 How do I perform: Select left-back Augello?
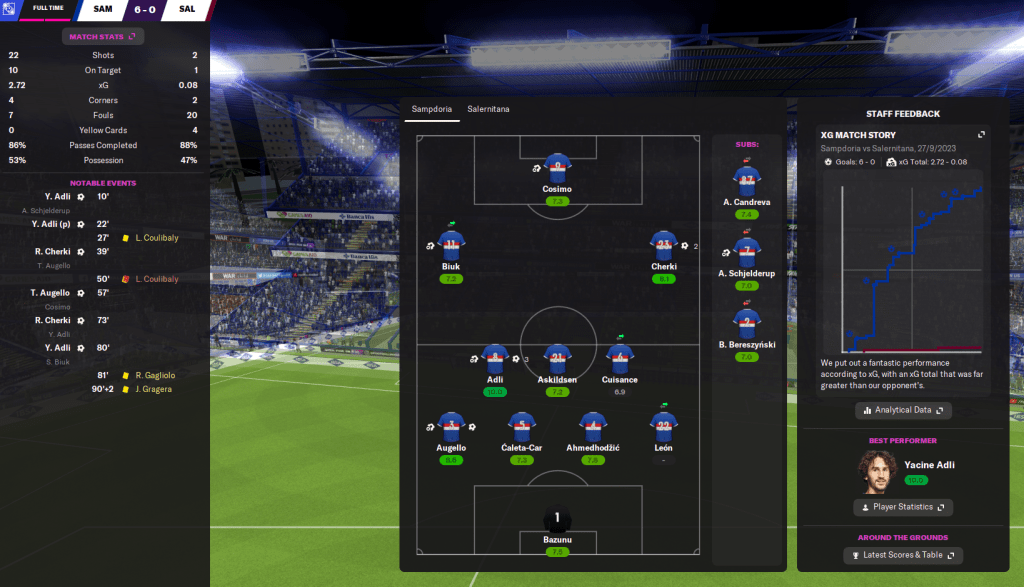[x=451, y=427]
